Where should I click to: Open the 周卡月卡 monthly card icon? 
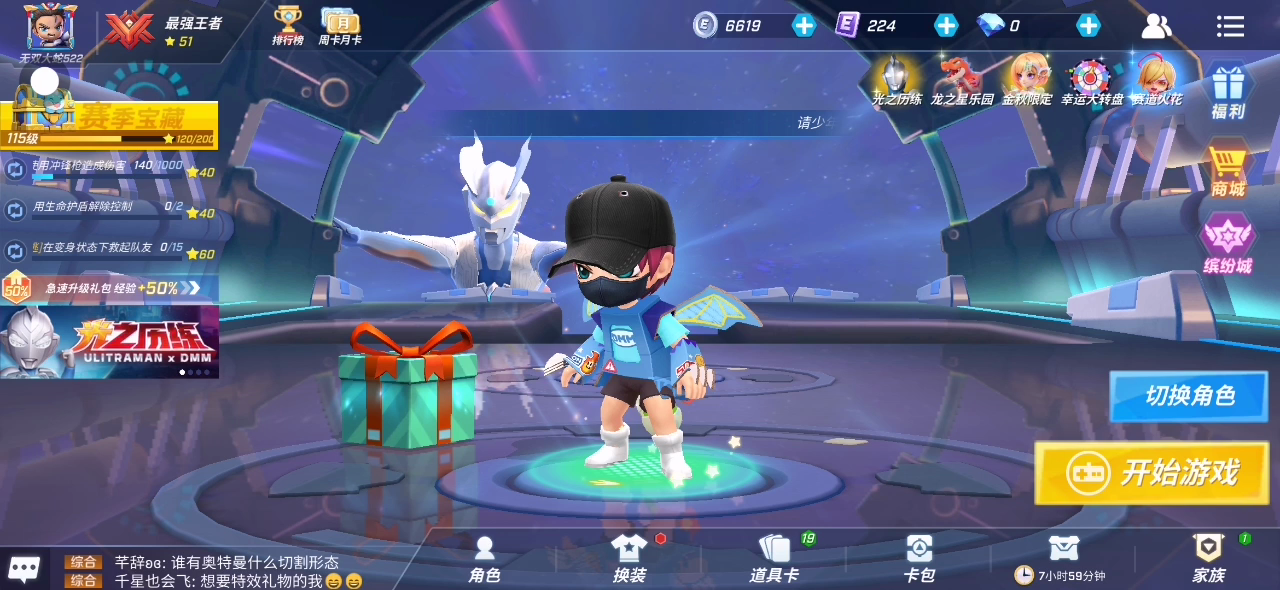click(340, 25)
